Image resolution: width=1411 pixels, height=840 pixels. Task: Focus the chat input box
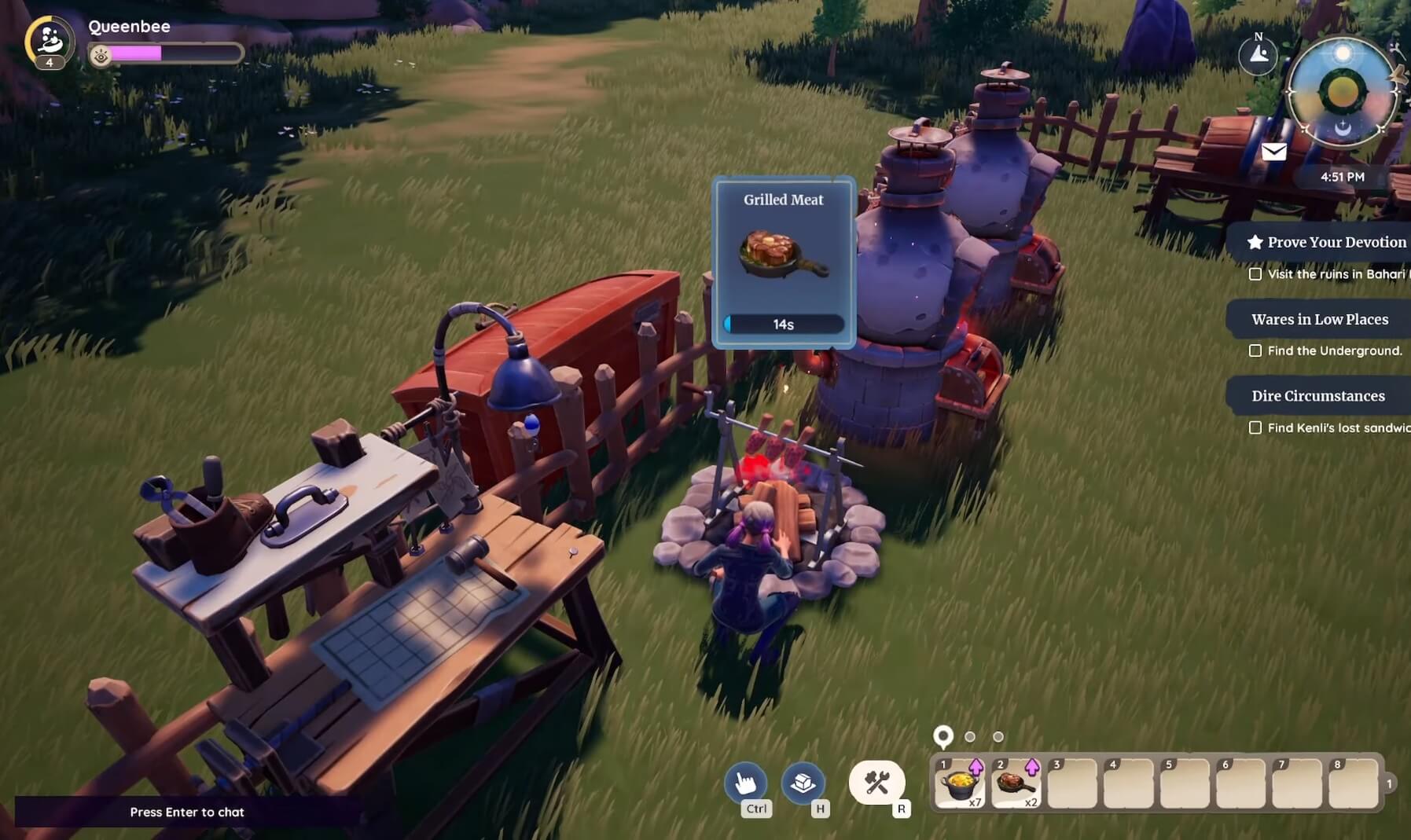[187, 812]
